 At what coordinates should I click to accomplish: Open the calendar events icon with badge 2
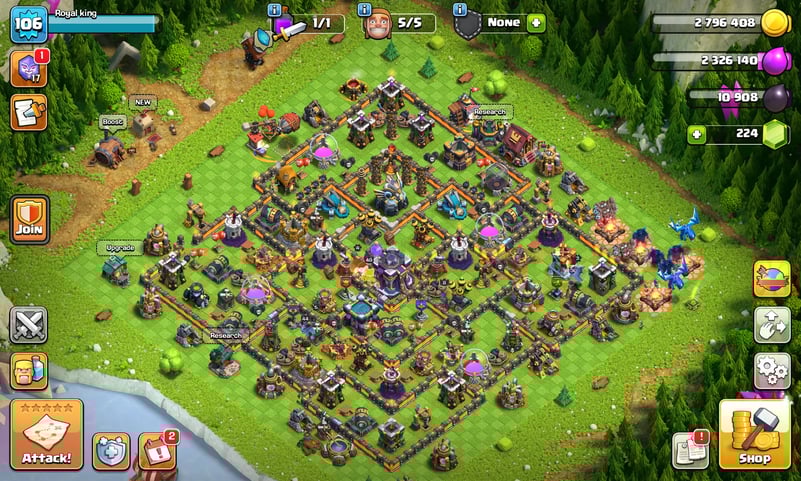[156, 451]
